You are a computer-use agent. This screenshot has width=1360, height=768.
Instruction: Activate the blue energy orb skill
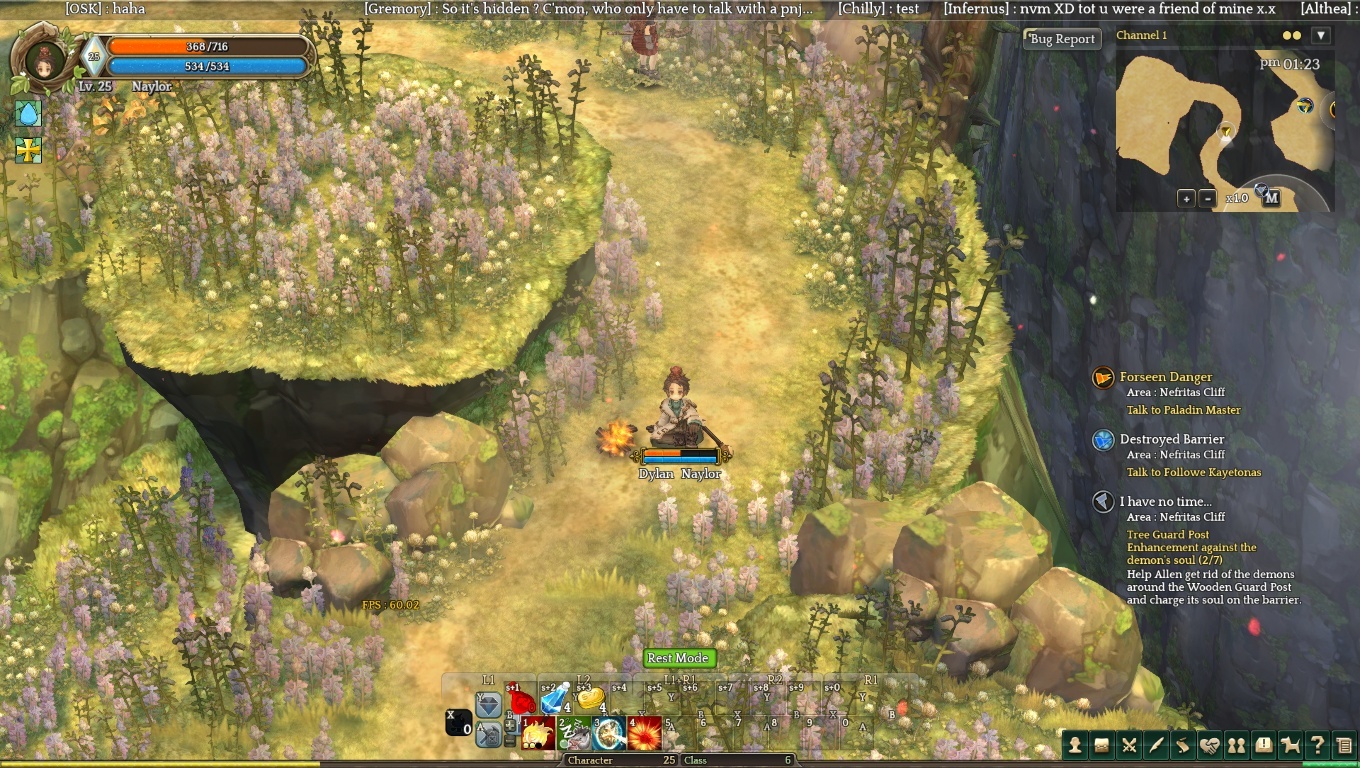click(x=609, y=734)
